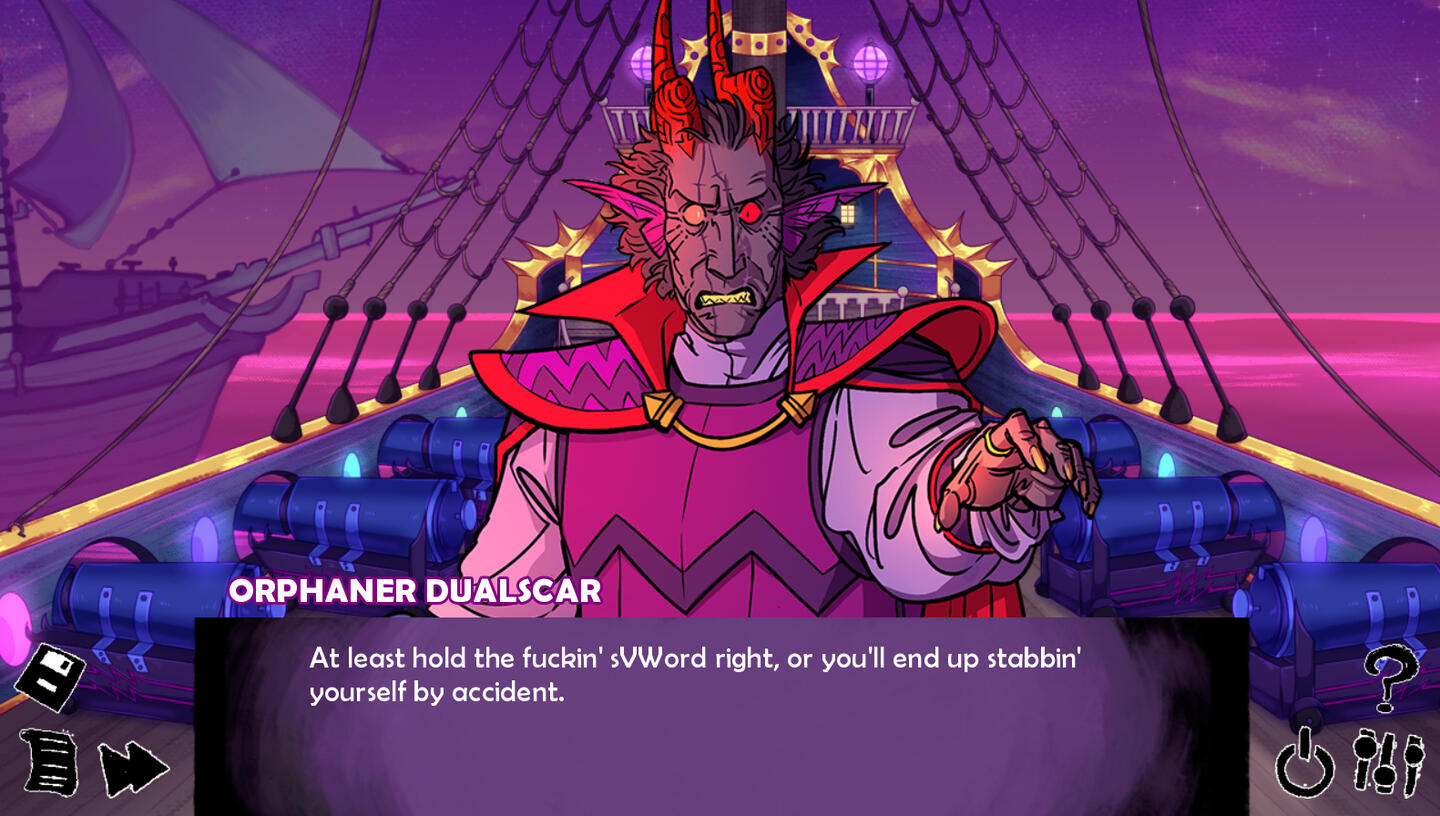Quit using the power symbol icon

pyautogui.click(x=1305, y=767)
